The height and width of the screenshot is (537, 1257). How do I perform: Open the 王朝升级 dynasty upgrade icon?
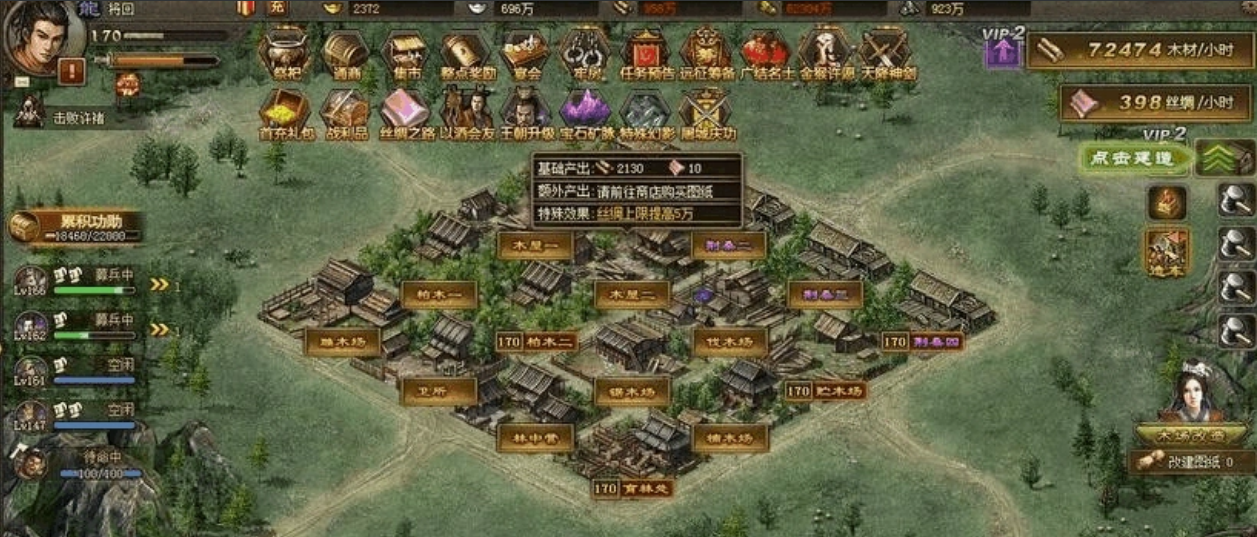(x=525, y=110)
